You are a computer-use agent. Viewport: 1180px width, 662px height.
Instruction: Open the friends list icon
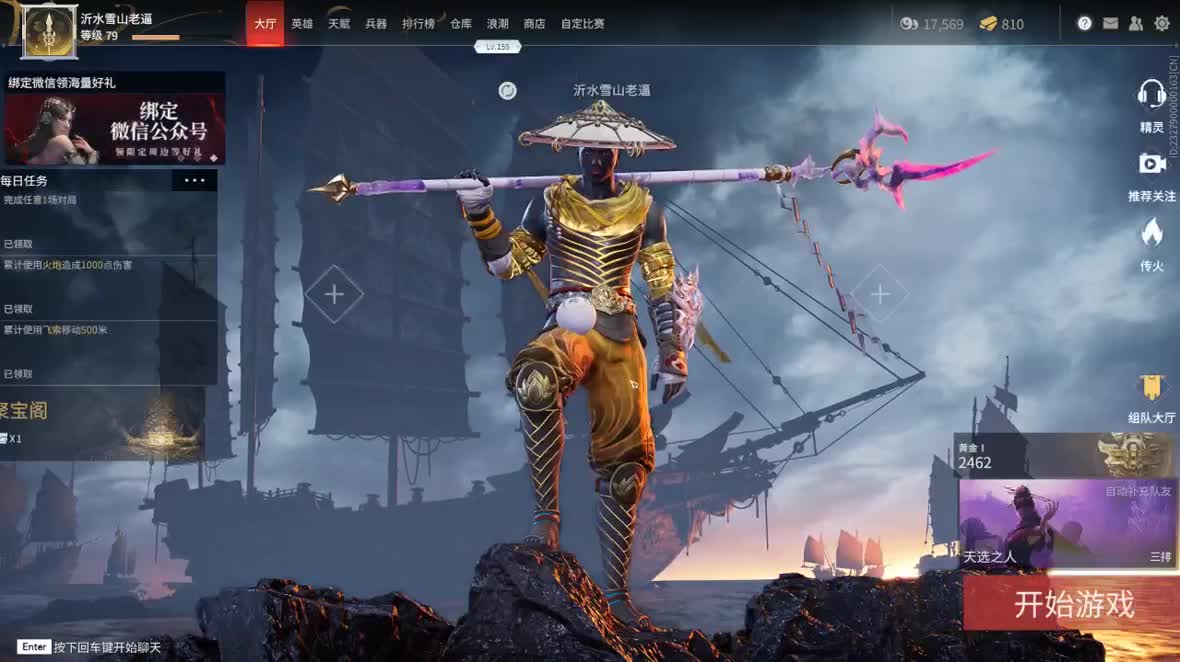(1136, 23)
